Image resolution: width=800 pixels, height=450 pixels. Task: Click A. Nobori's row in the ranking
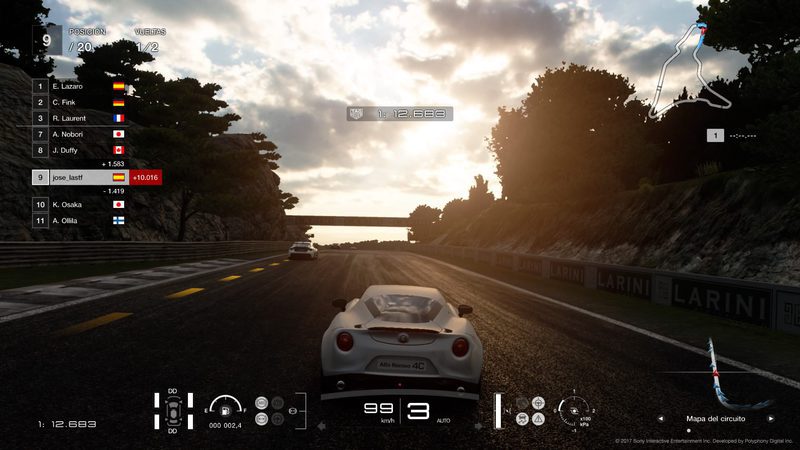[80, 133]
